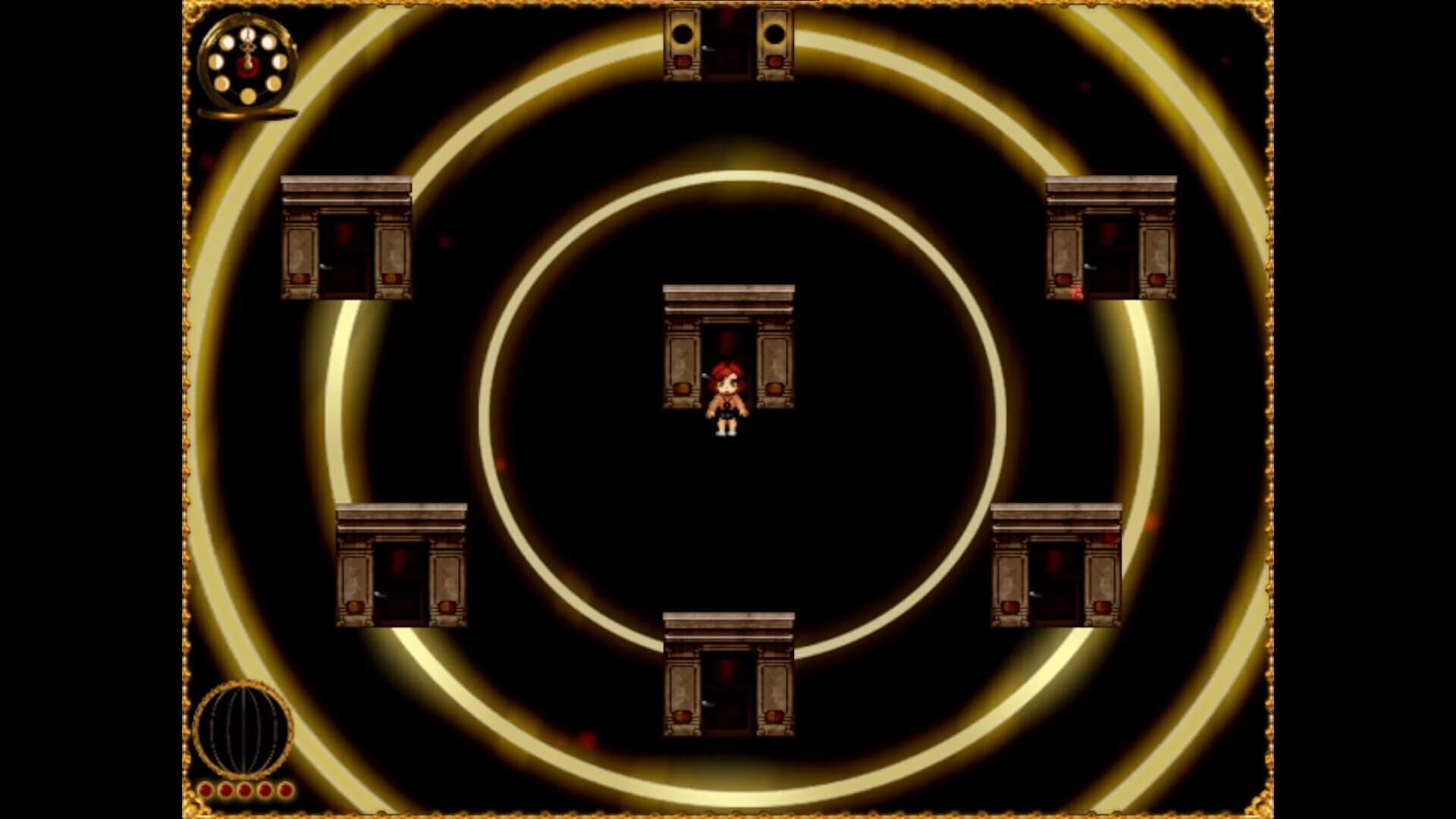The image size is (1456, 819).
Task: Select the full moon marker atop the pocket watch
Action: 248,35
